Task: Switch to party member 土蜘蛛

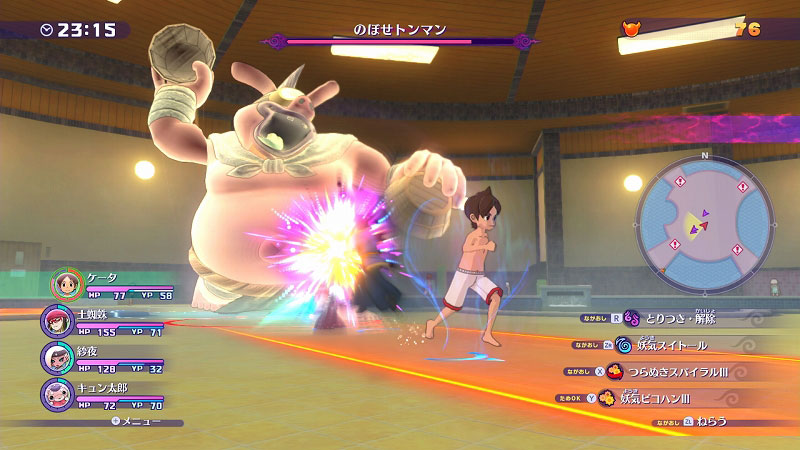Action: point(56,321)
